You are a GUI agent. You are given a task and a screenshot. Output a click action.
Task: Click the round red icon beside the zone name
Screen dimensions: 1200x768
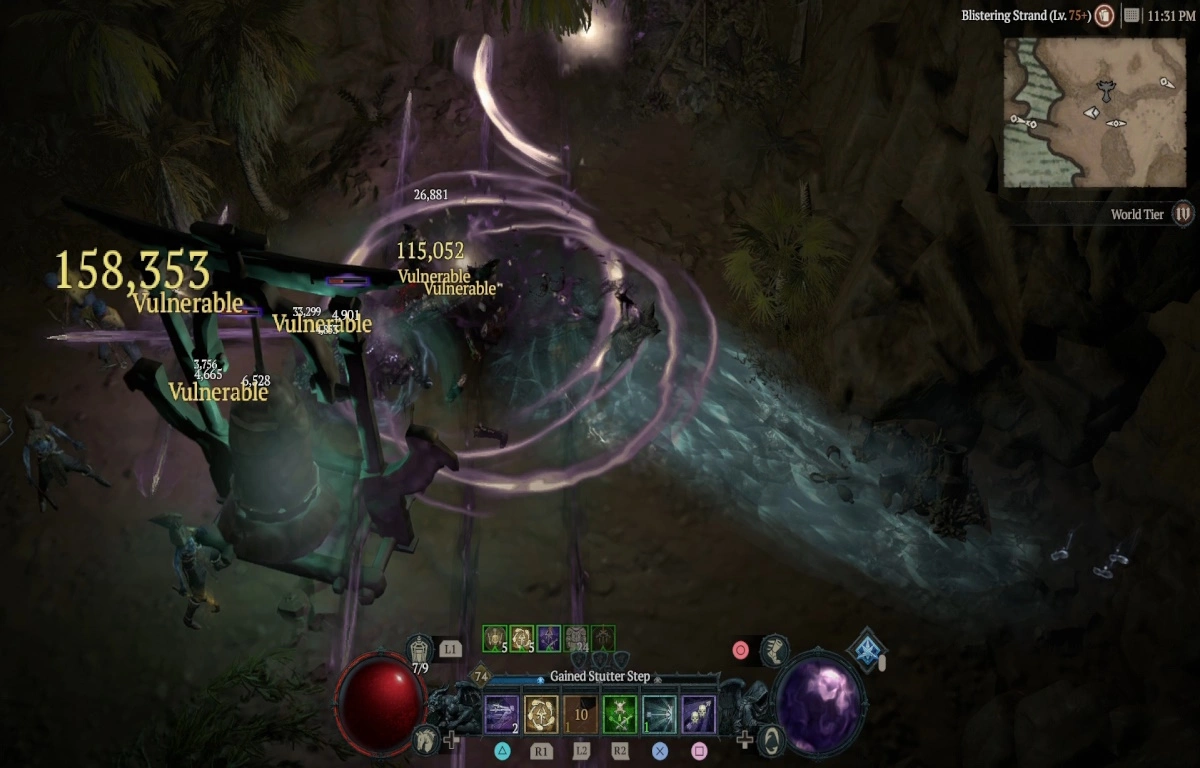1104,15
